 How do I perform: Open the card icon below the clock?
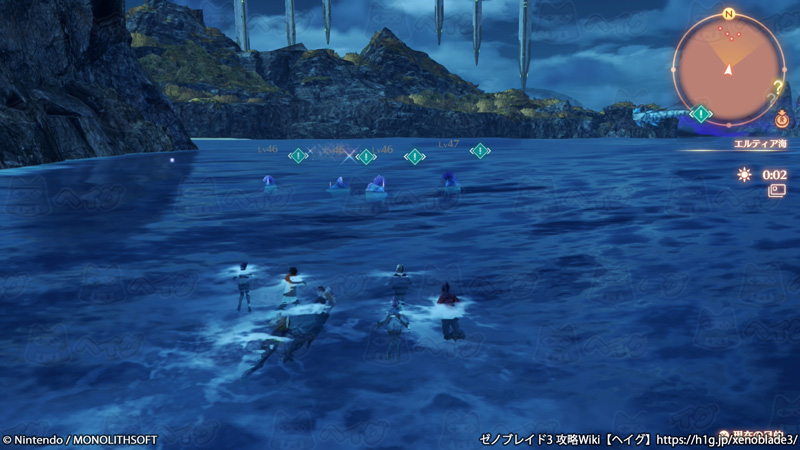click(776, 190)
